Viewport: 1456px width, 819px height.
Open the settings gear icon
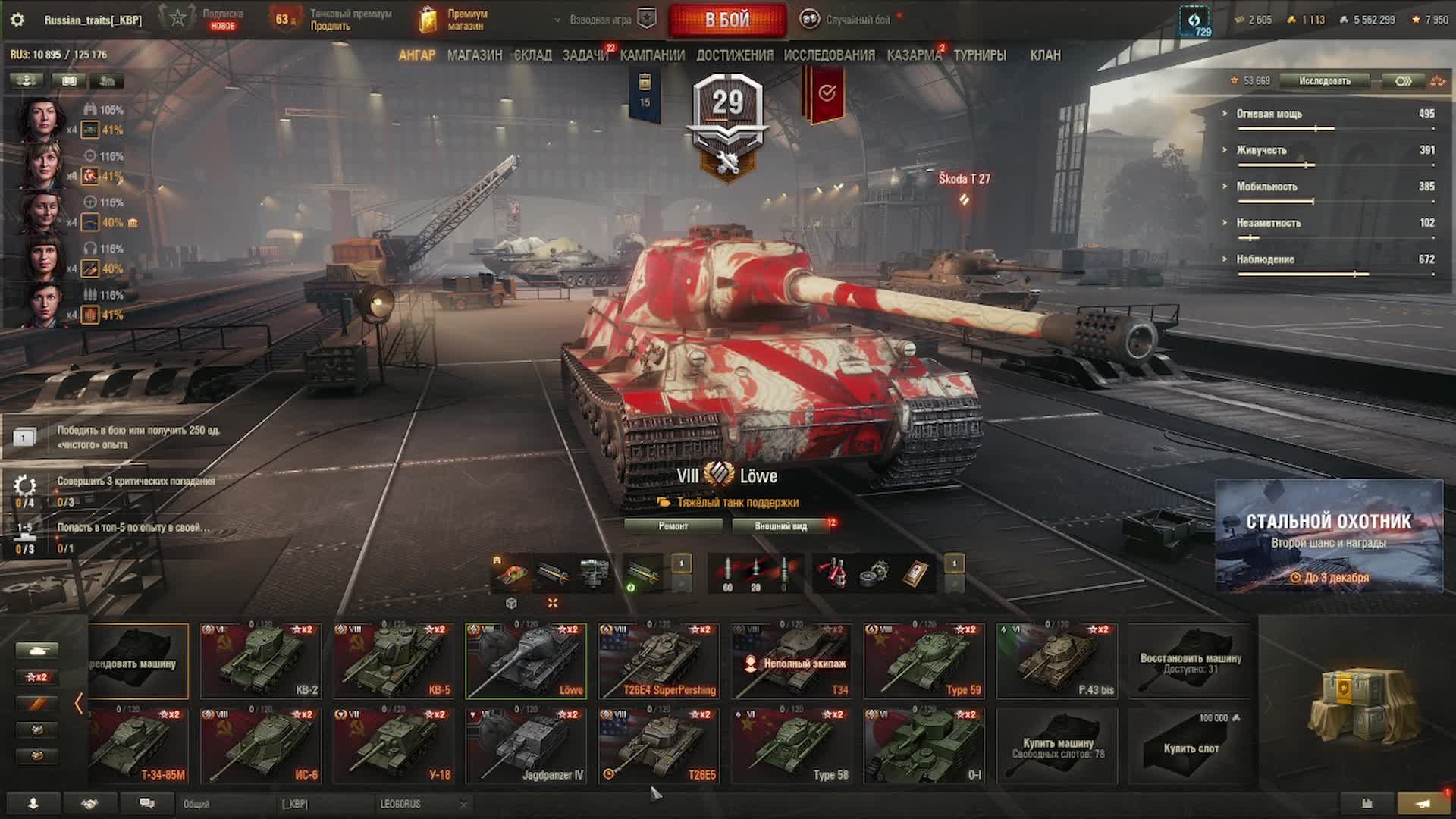click(x=17, y=20)
